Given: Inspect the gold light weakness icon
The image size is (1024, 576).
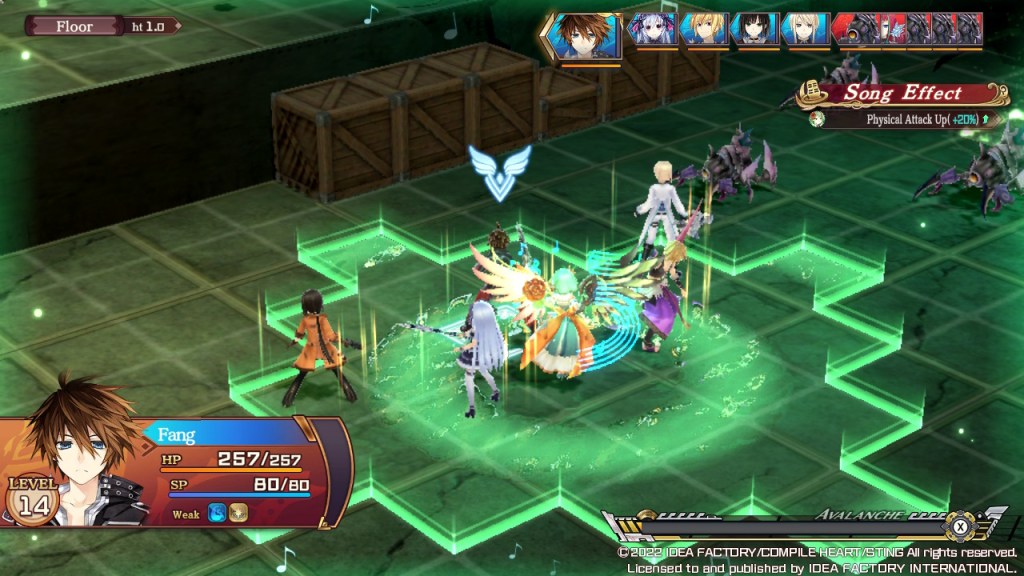Looking at the screenshot, I should (238, 514).
